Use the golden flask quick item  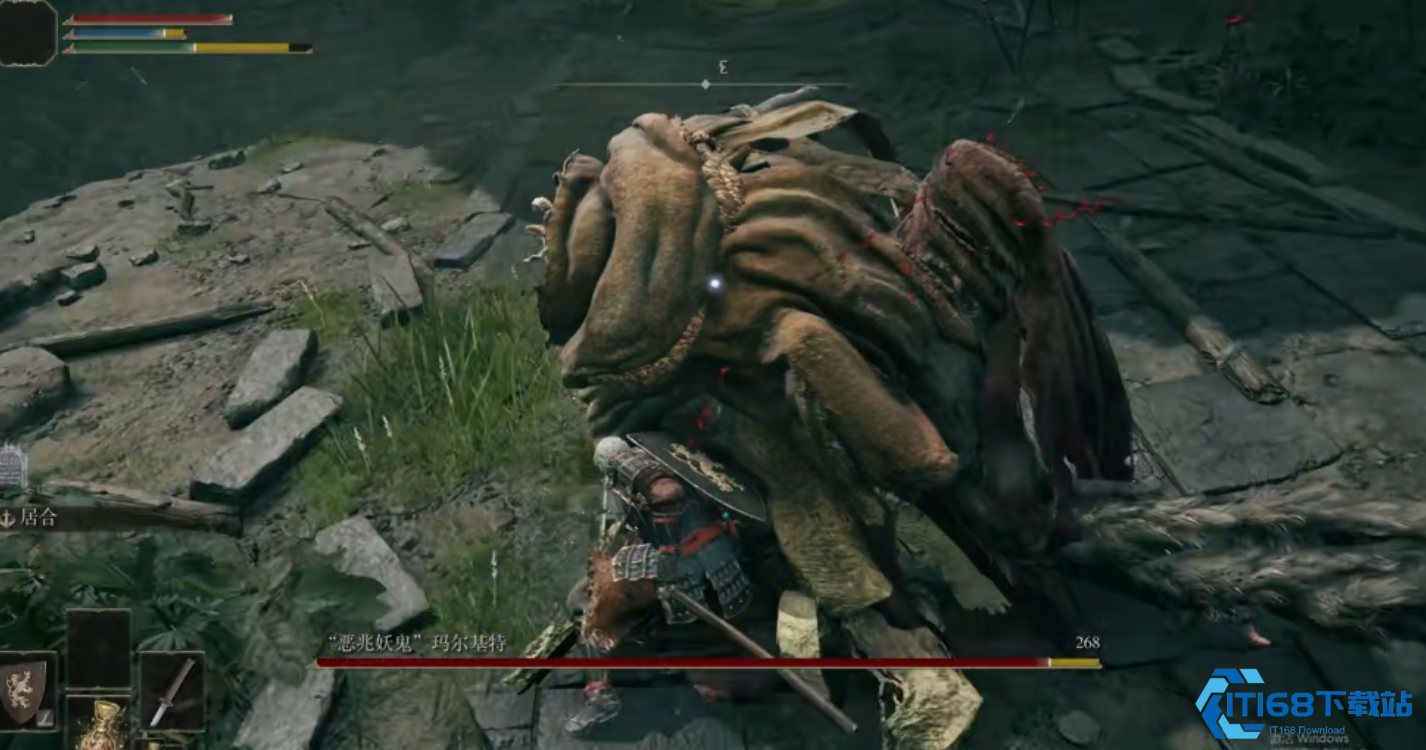[x=98, y=727]
